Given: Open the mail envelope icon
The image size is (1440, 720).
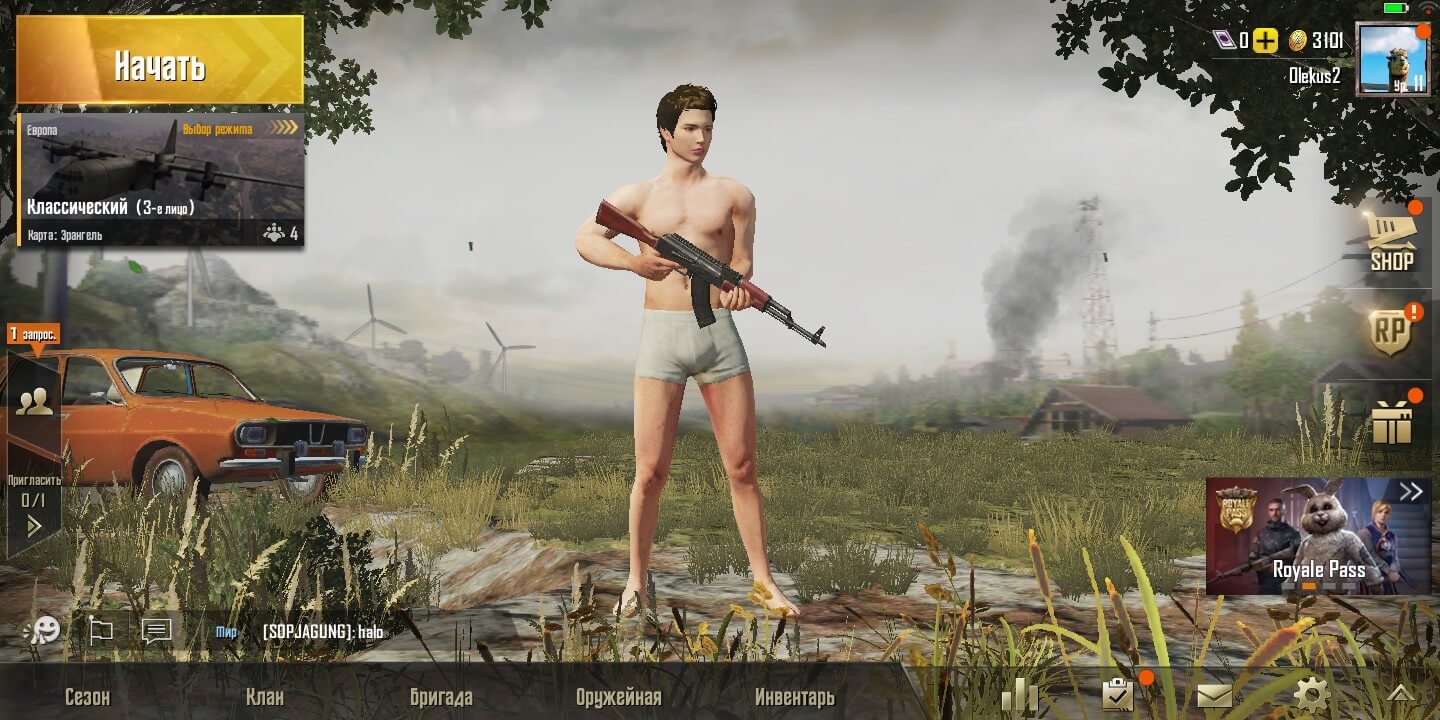Looking at the screenshot, I should point(1214,695).
